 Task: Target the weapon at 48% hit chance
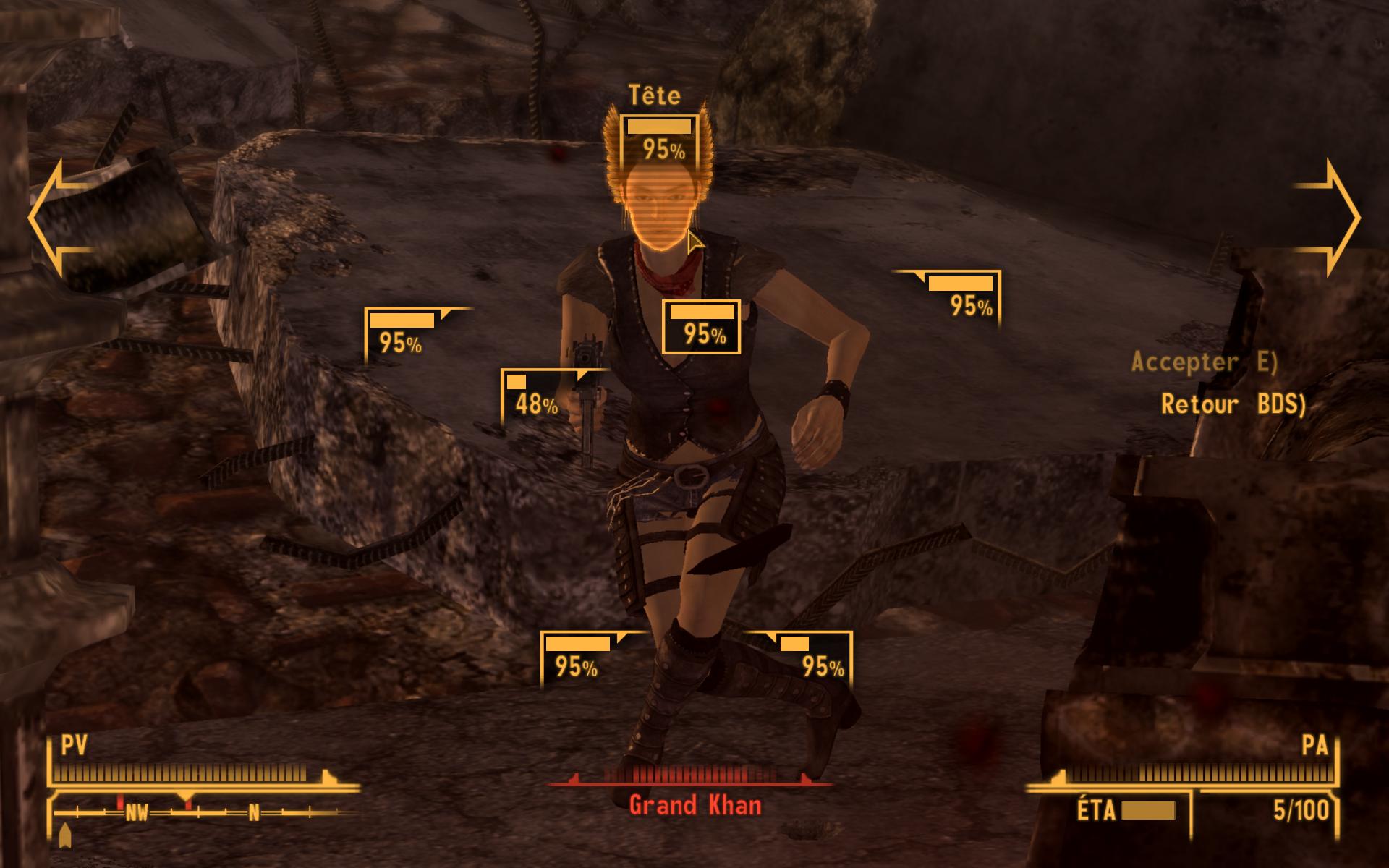point(537,396)
